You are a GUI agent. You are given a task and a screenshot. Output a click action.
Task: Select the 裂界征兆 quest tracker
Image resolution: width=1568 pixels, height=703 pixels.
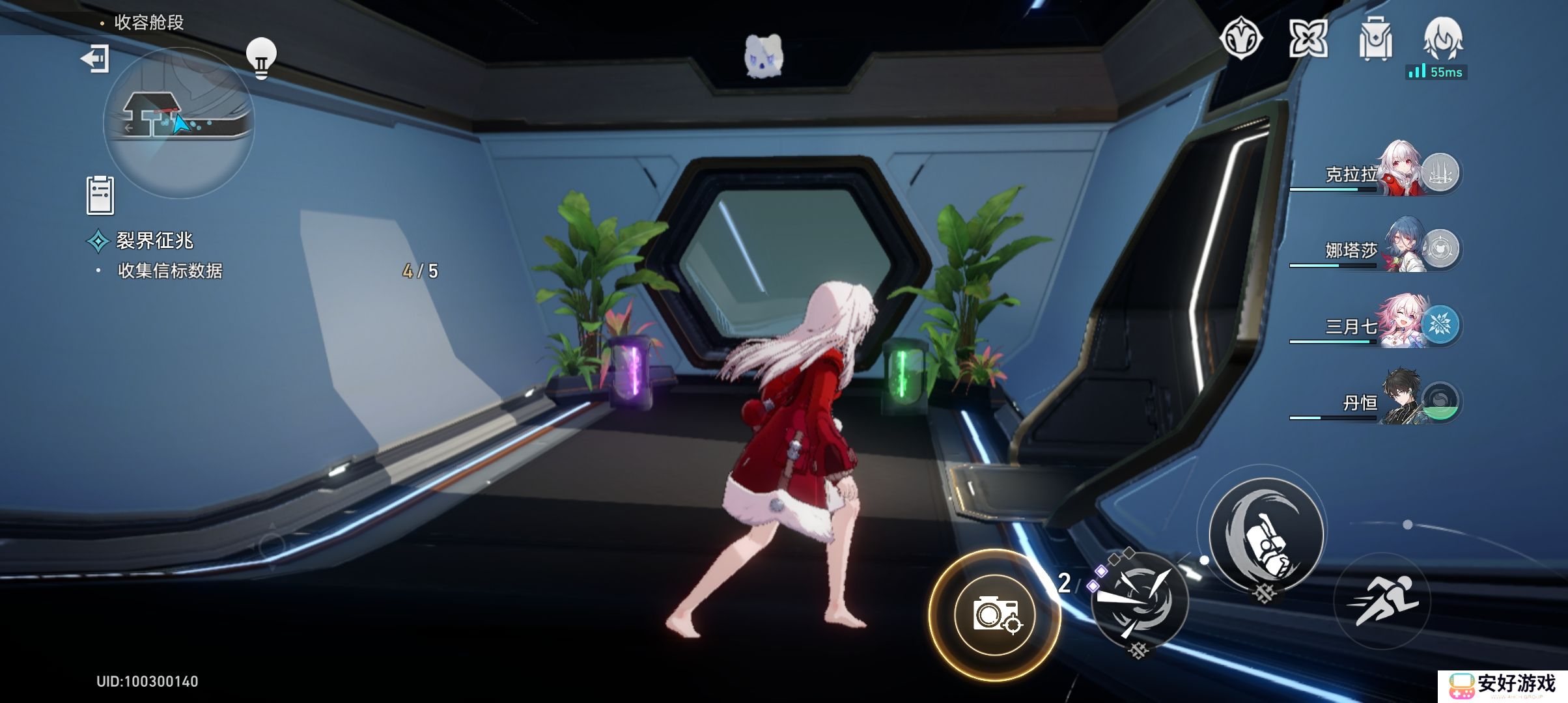(154, 241)
